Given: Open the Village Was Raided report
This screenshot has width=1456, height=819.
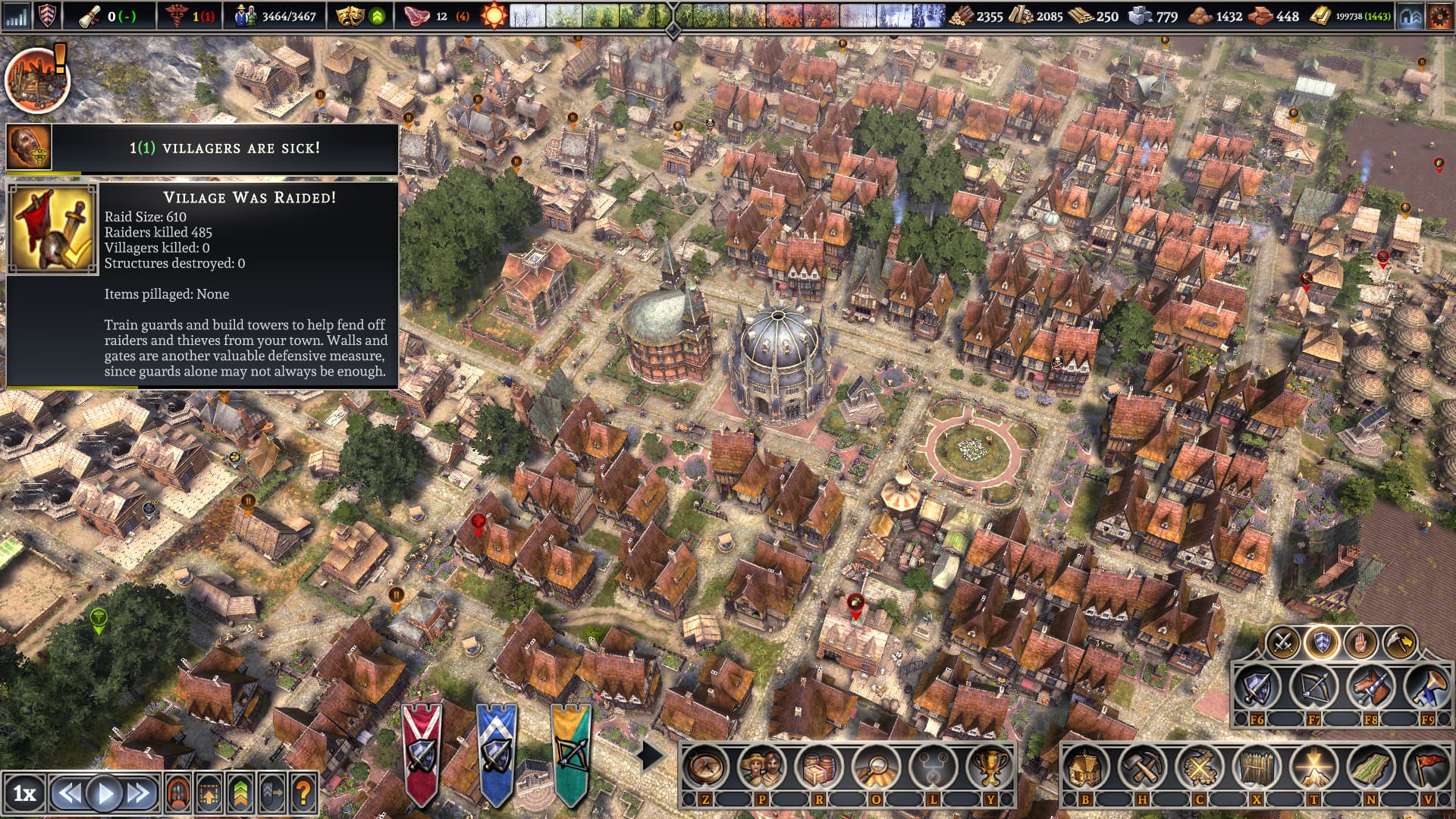Looking at the screenshot, I should tap(52, 228).
